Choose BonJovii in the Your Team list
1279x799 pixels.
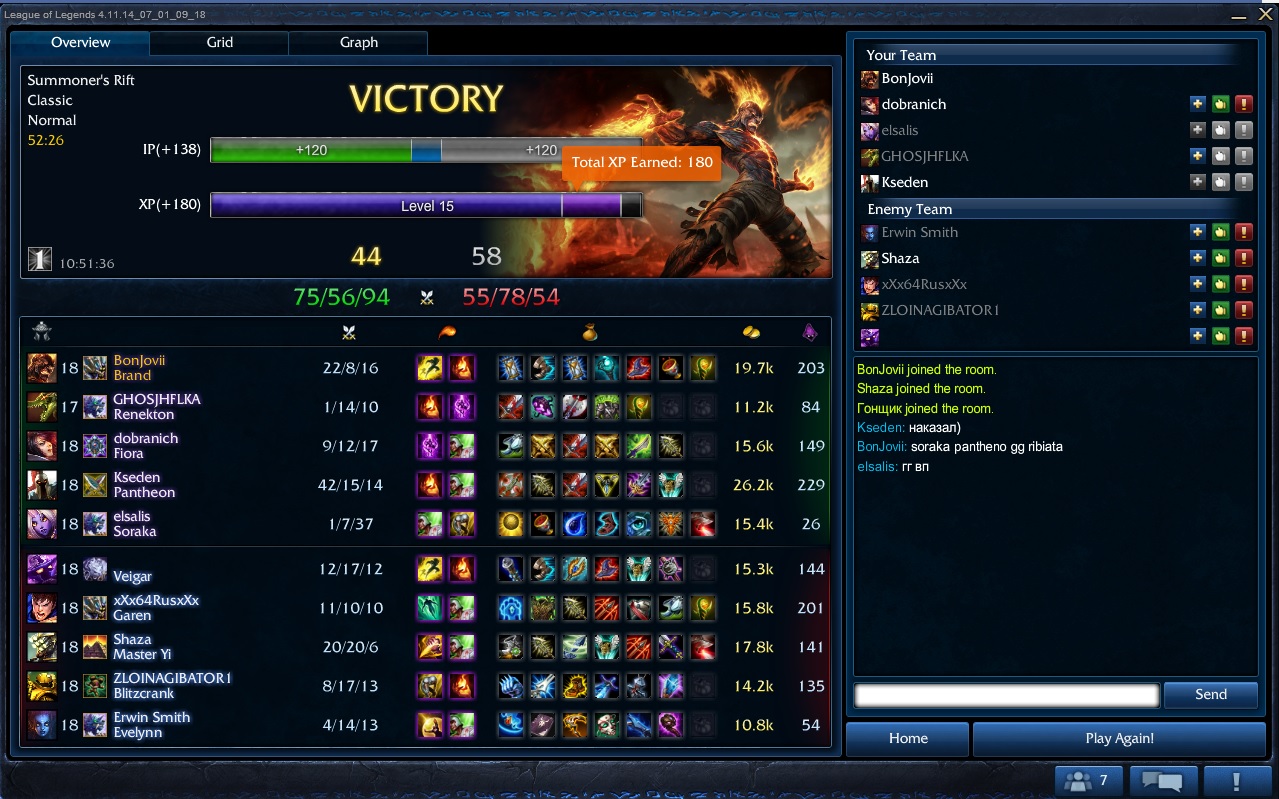(x=907, y=78)
